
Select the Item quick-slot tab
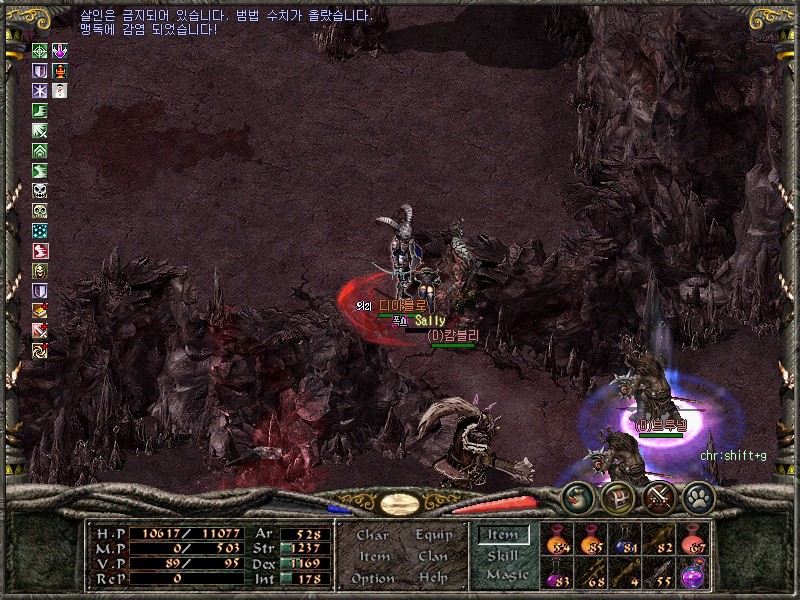503,535
